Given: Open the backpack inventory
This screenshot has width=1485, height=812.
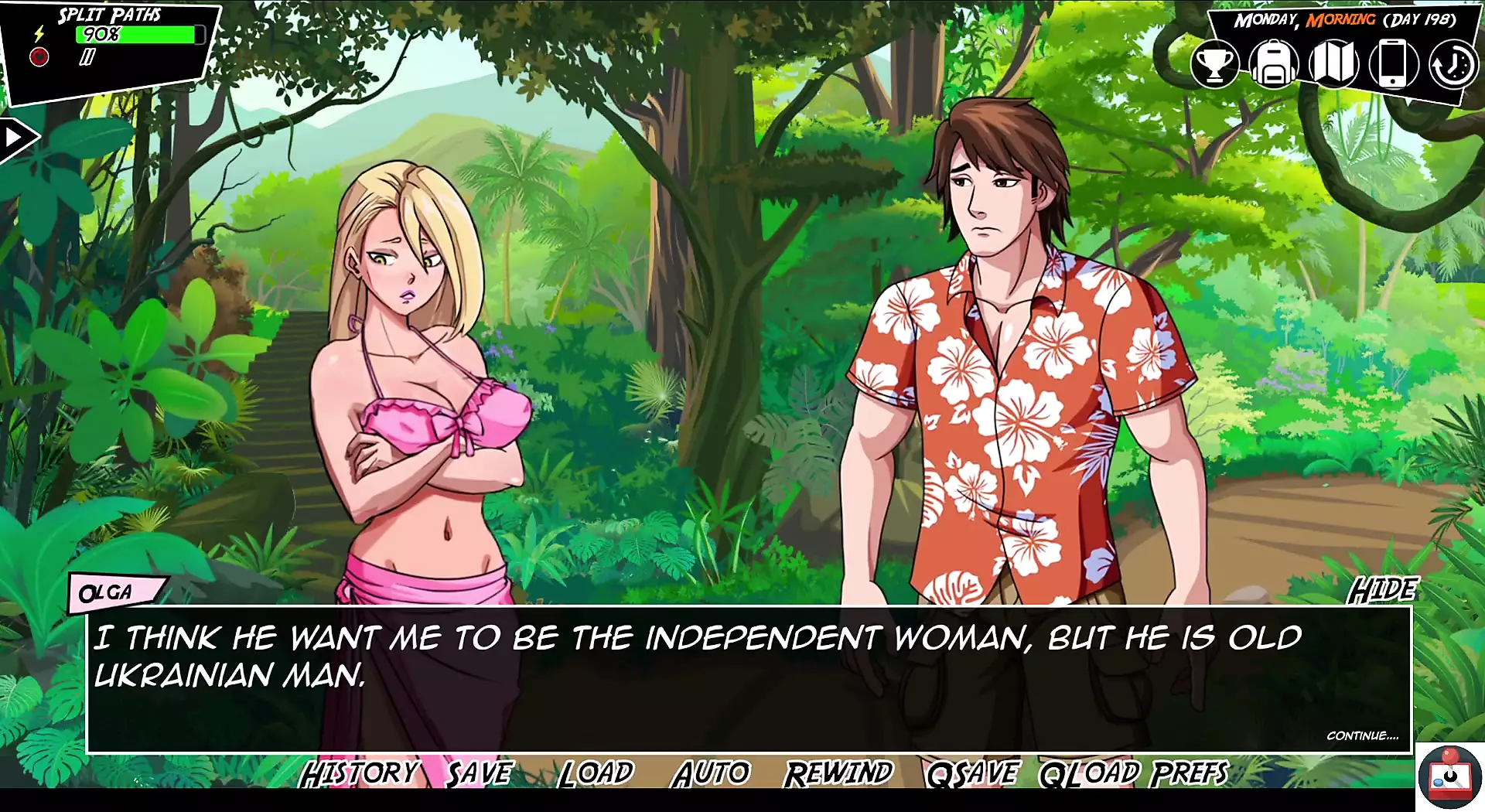Looking at the screenshot, I should click(x=1273, y=64).
